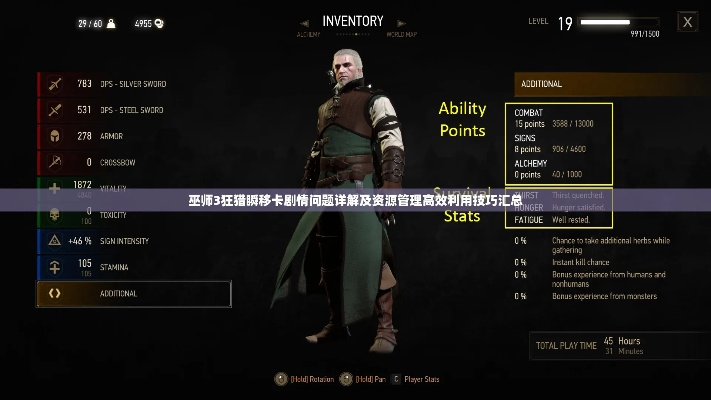Viewport: 711px width, 400px height.
Task: Close the inventory with the X button
Action: tap(687, 21)
